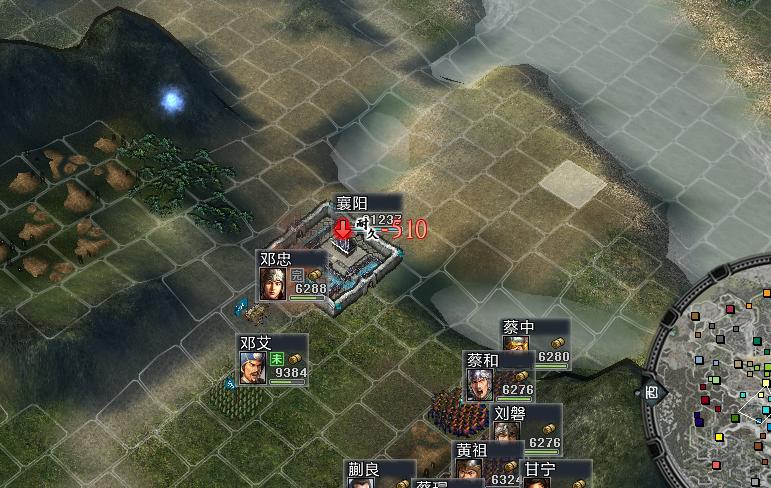The width and height of the screenshot is (771, 488).
Task: Toggle the 图 button on minimap edge
Action: [x=651, y=391]
